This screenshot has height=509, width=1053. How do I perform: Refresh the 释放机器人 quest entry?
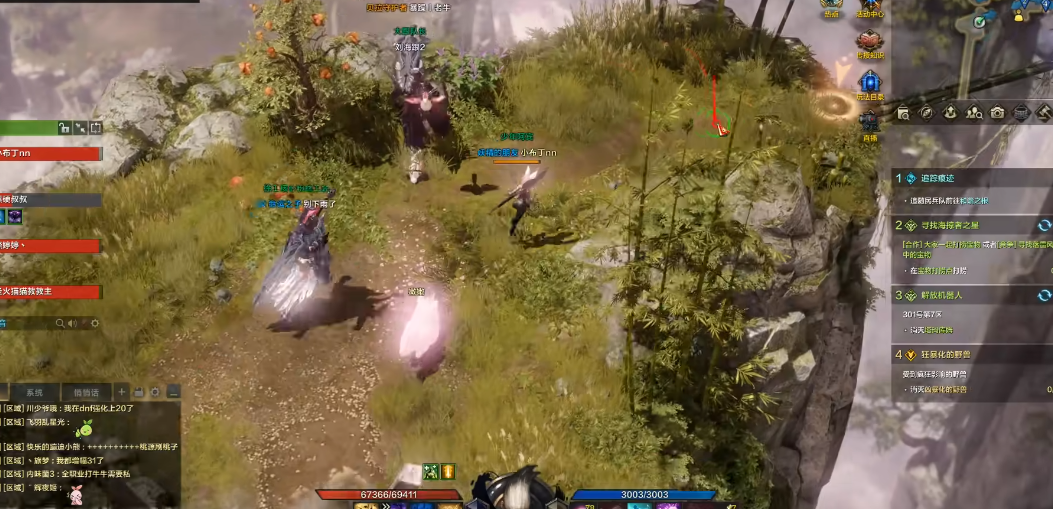coord(1045,295)
